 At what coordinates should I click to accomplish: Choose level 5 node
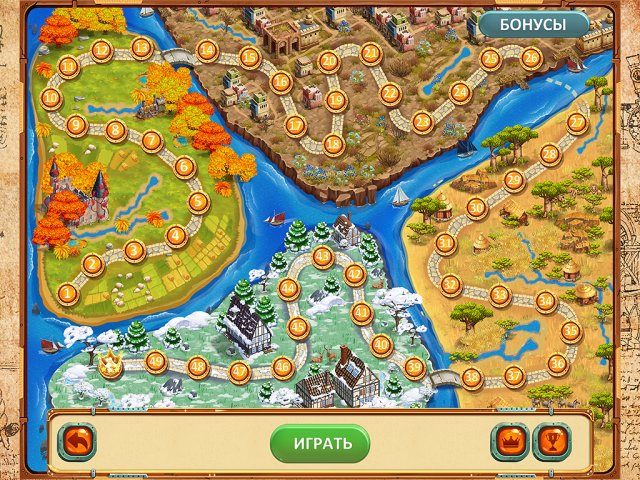[x=198, y=202]
